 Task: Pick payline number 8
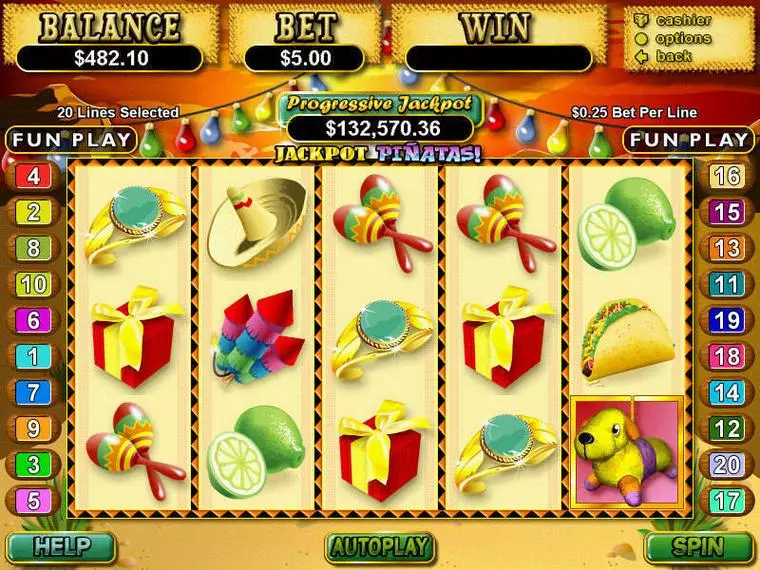coord(33,249)
